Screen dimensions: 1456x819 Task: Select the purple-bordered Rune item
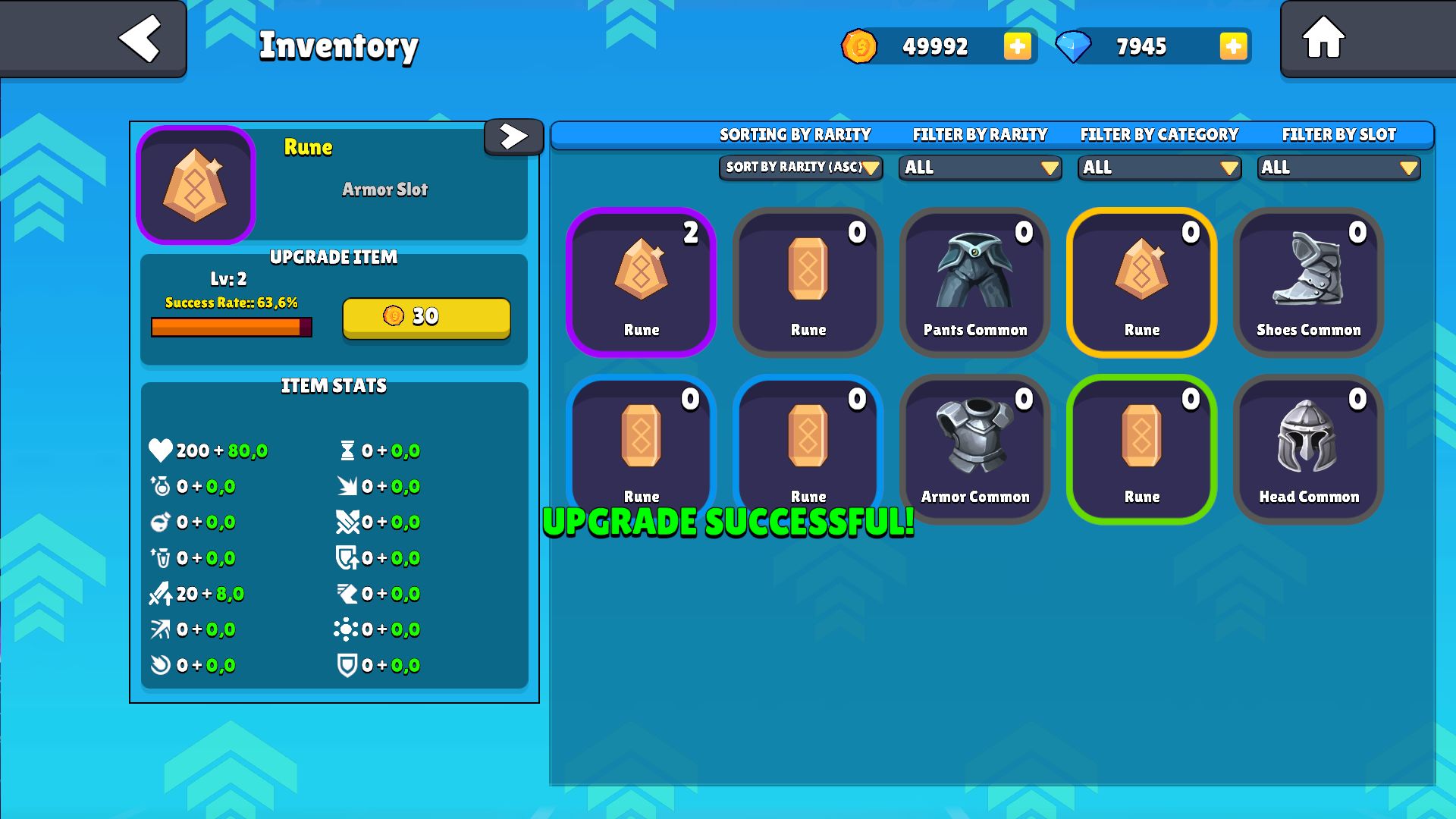coord(641,282)
